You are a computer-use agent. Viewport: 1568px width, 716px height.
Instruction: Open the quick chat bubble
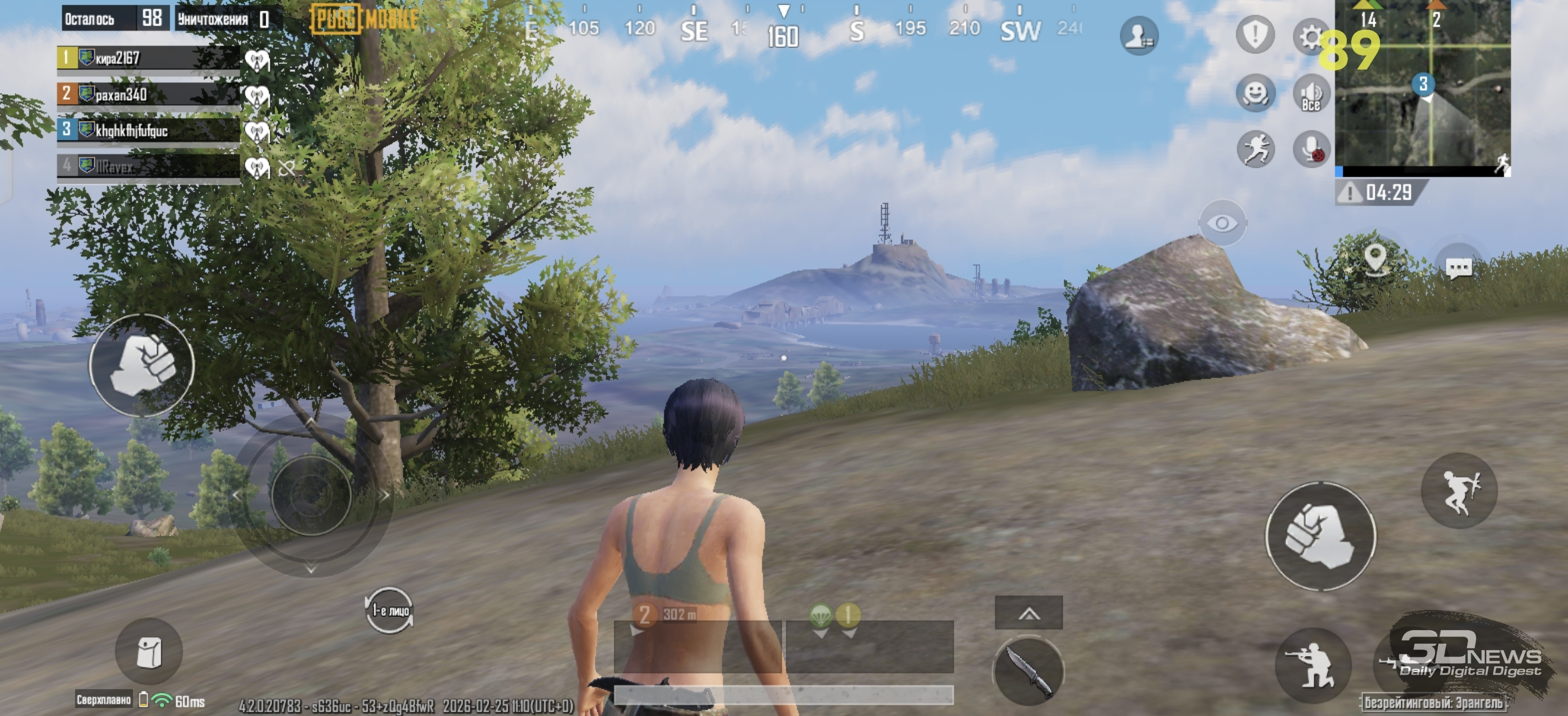pyautogui.click(x=1458, y=267)
